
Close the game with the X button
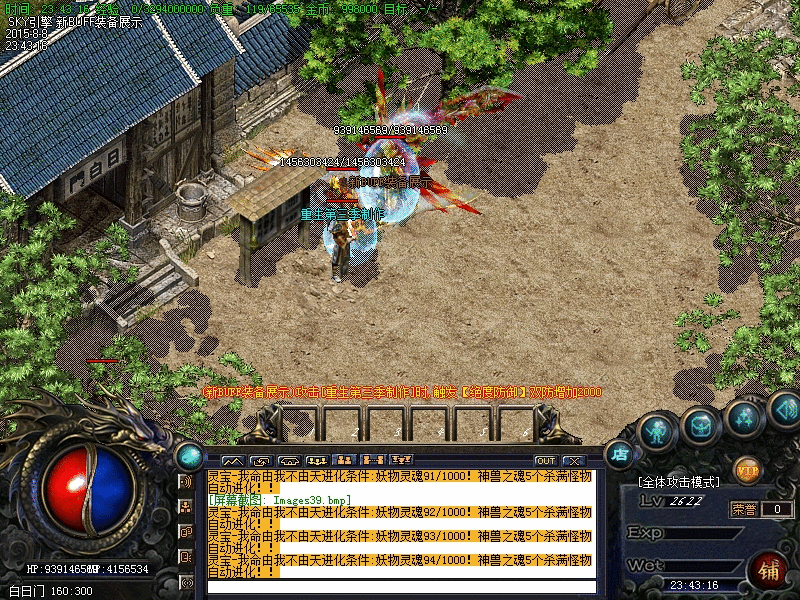click(573, 460)
